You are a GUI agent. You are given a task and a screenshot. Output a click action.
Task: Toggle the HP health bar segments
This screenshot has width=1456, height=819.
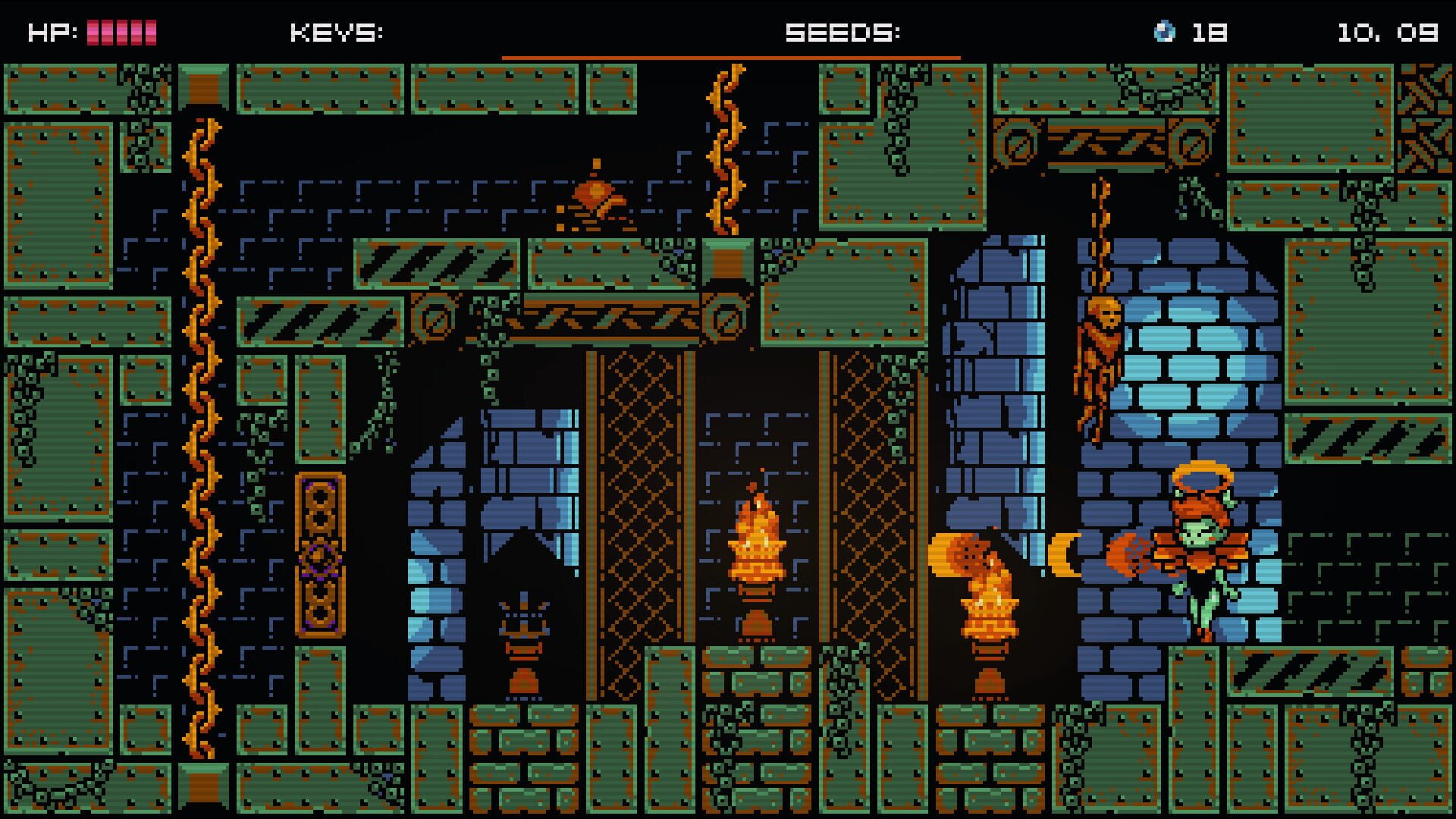pos(121,30)
